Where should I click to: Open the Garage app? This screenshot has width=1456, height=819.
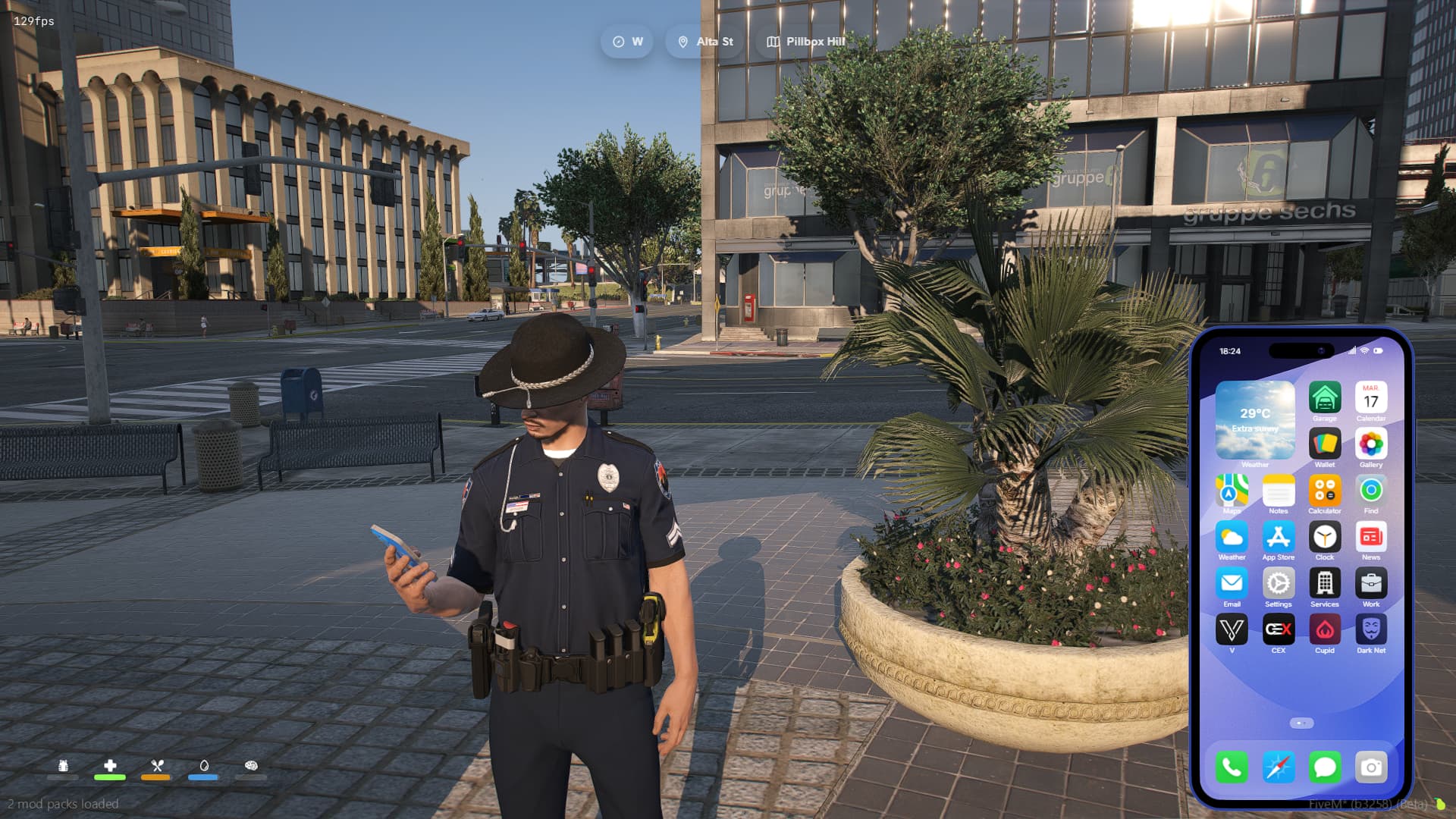(x=1324, y=398)
